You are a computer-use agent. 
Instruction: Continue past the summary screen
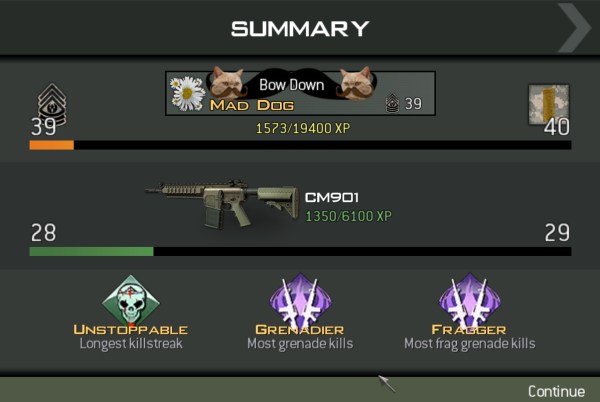556,391
